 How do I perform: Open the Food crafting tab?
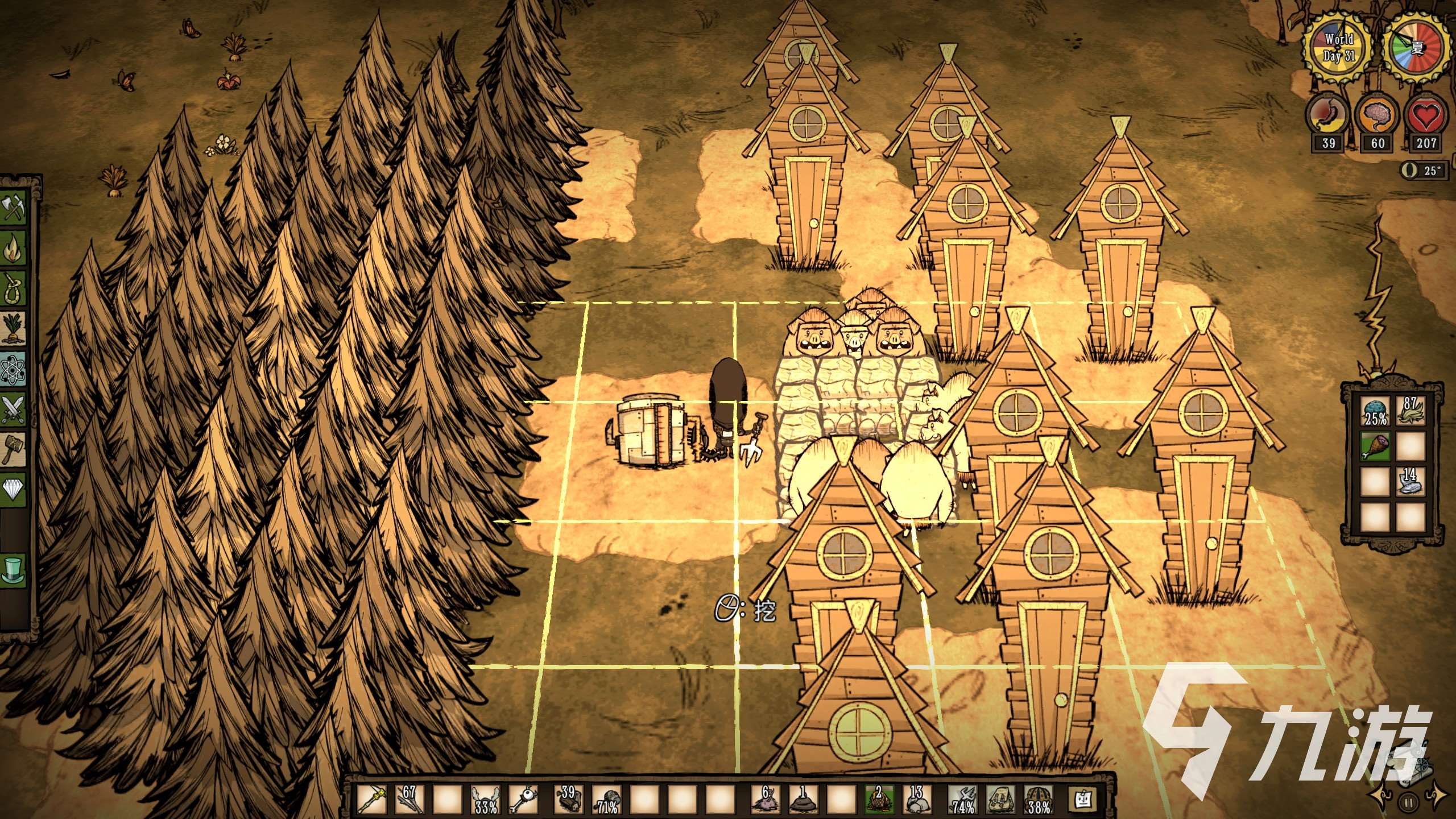[14, 328]
